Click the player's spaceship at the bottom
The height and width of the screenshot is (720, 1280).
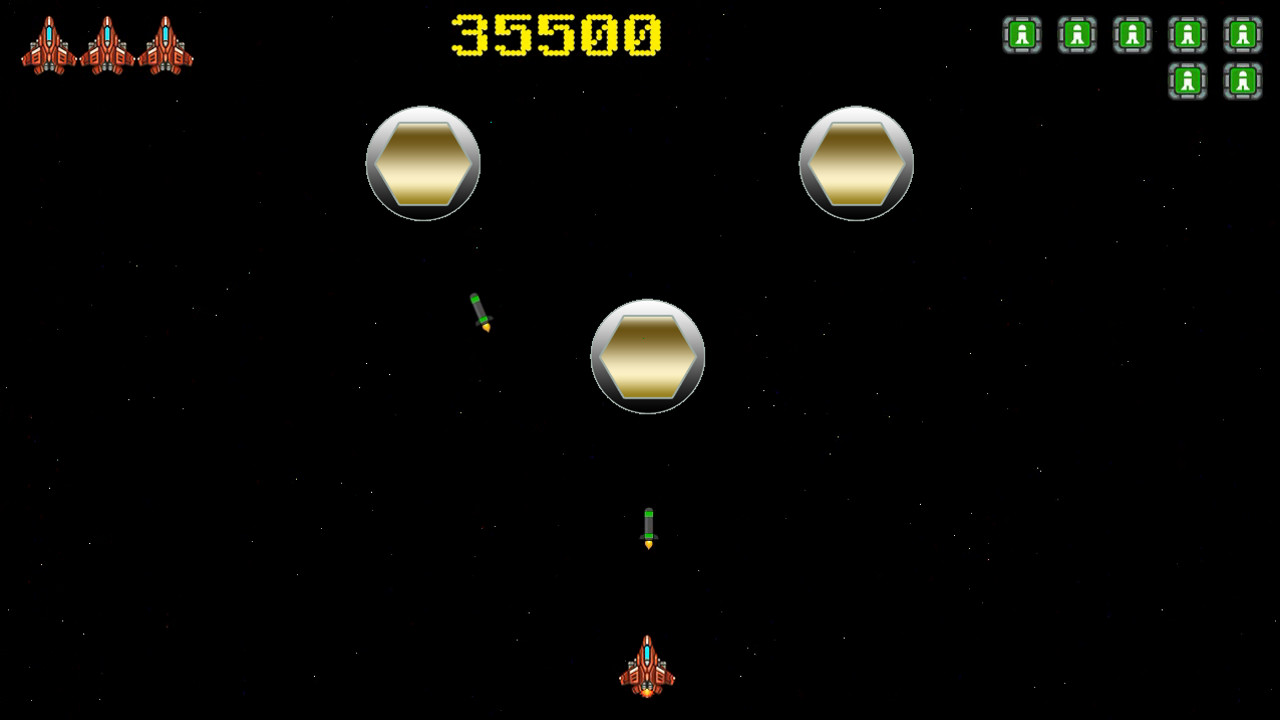[645, 668]
